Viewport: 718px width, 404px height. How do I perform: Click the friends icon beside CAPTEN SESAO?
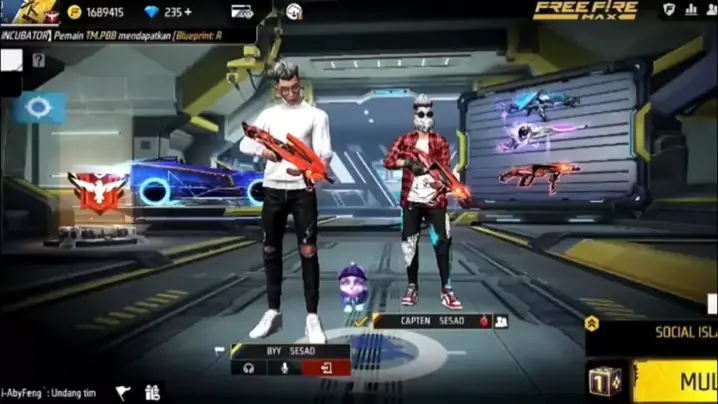(x=501, y=321)
